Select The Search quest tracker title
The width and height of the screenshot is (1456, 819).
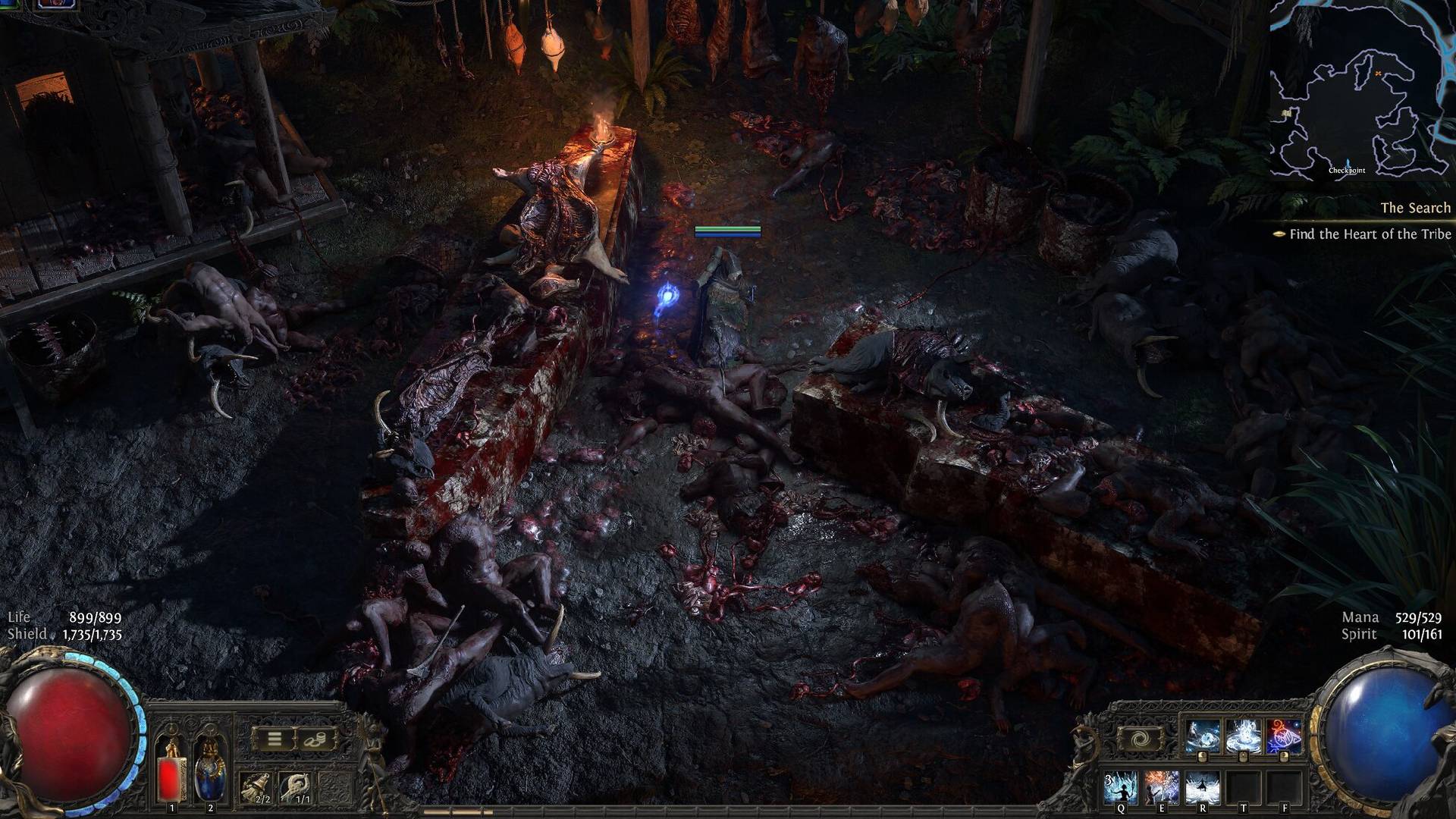(x=1415, y=208)
